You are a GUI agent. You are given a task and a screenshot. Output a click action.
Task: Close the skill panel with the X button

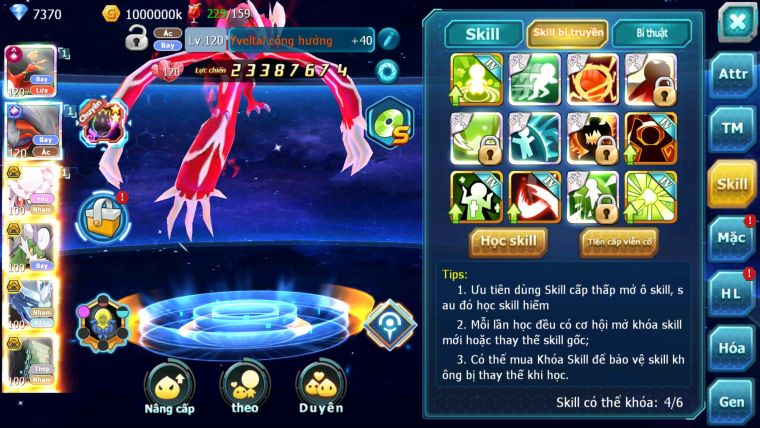735,22
